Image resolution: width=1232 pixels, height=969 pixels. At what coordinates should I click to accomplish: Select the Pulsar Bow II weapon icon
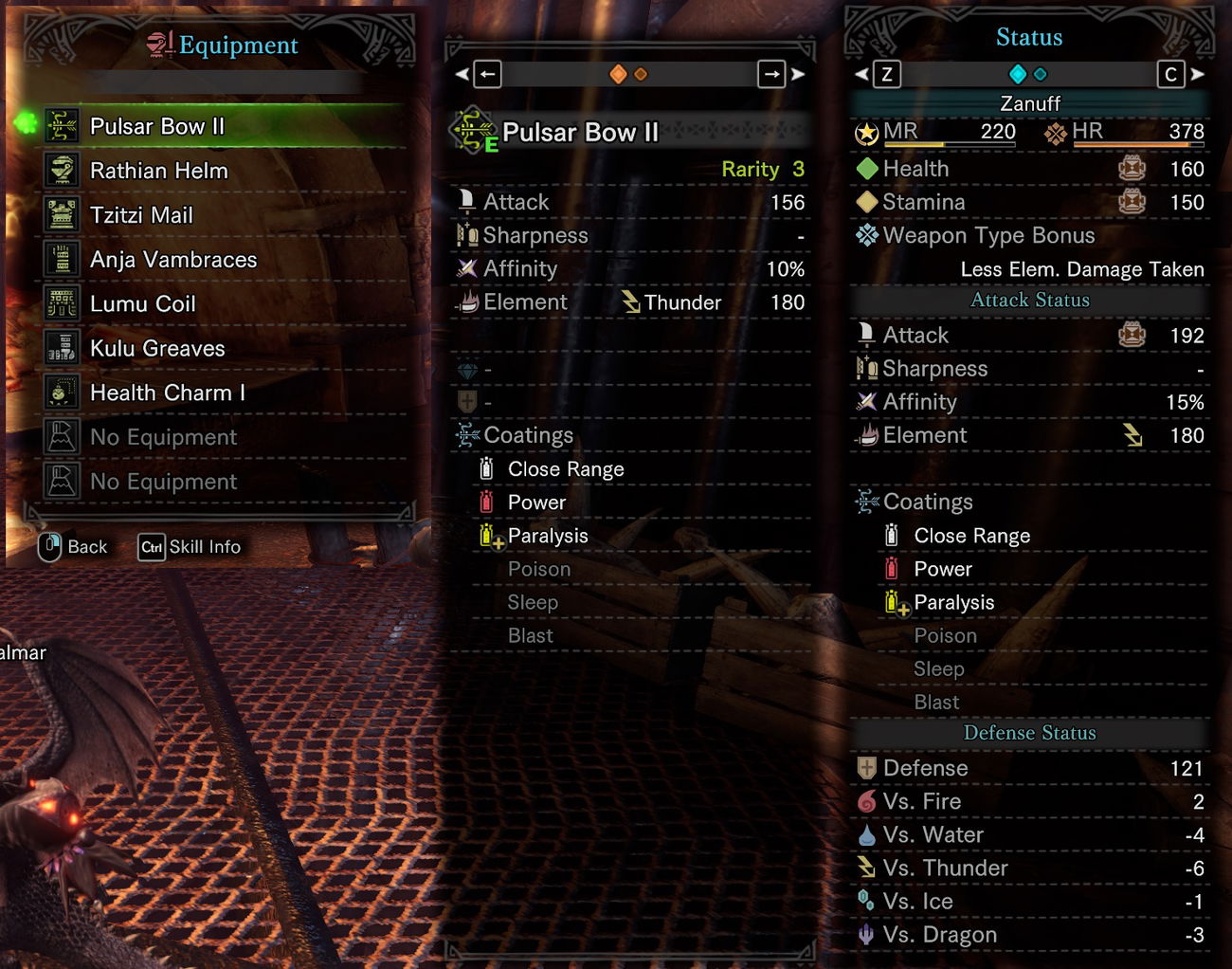62,124
